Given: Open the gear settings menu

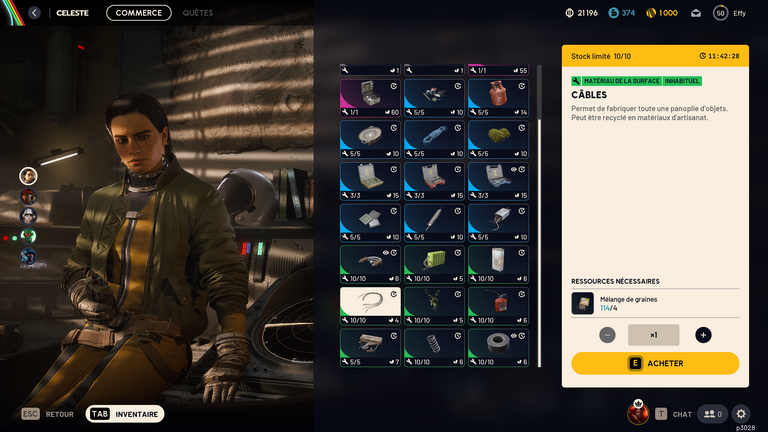Looking at the screenshot, I should pos(741,413).
